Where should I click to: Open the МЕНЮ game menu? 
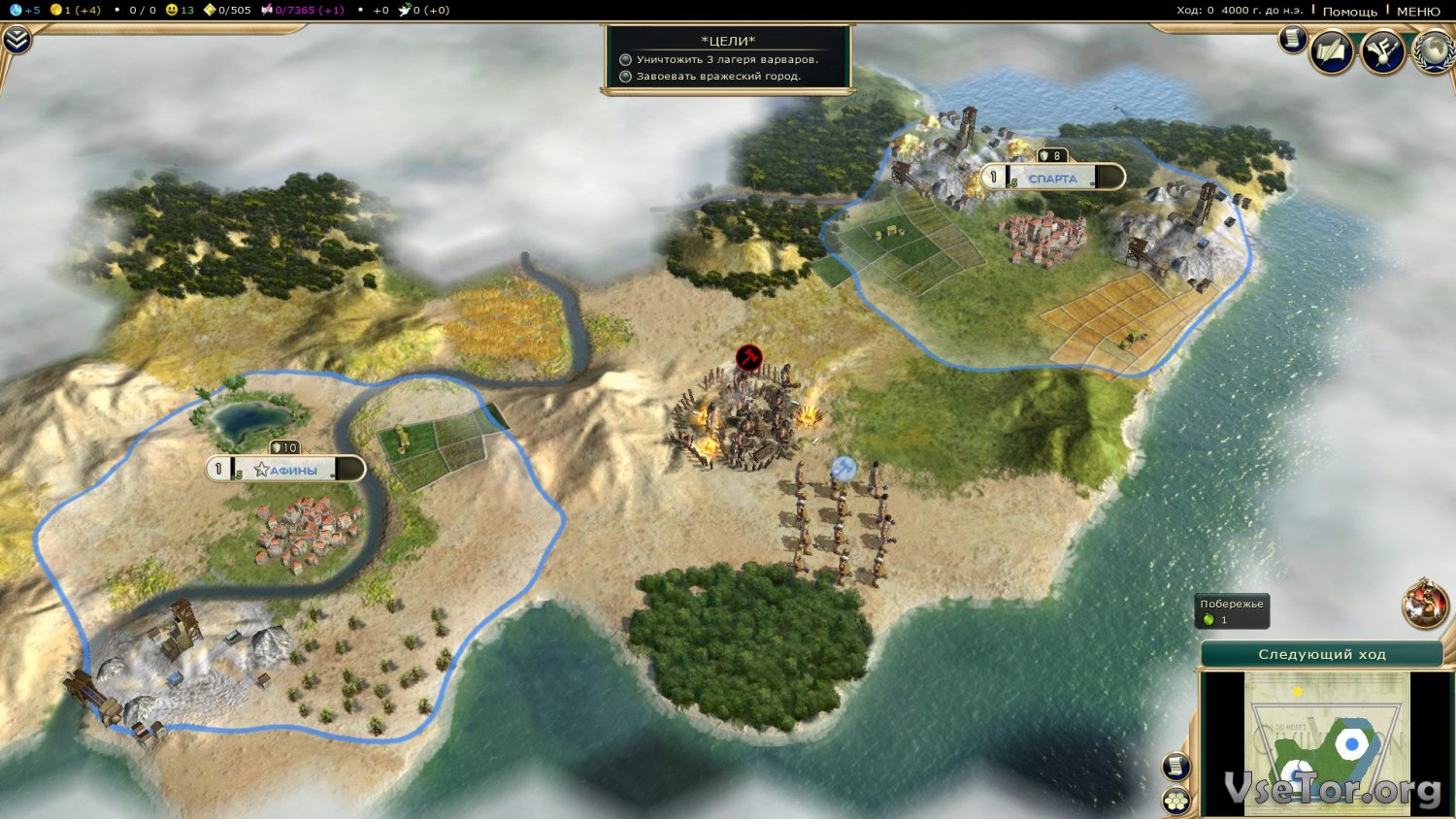click(x=1418, y=11)
